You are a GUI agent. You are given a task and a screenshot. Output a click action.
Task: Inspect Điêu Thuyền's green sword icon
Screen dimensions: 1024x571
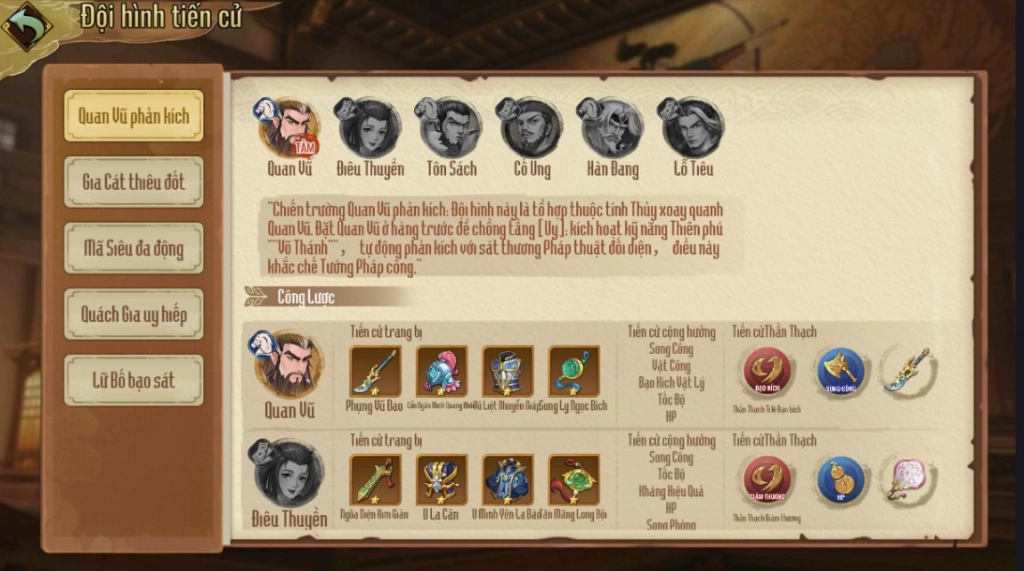[376, 480]
